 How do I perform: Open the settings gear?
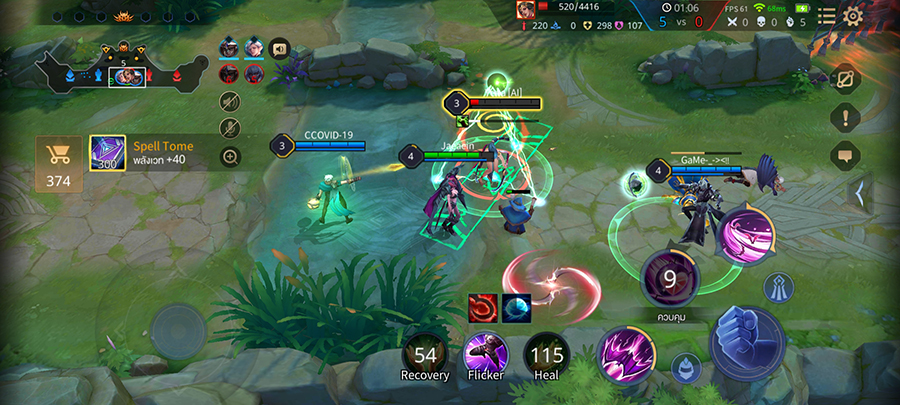pyautogui.click(x=853, y=15)
